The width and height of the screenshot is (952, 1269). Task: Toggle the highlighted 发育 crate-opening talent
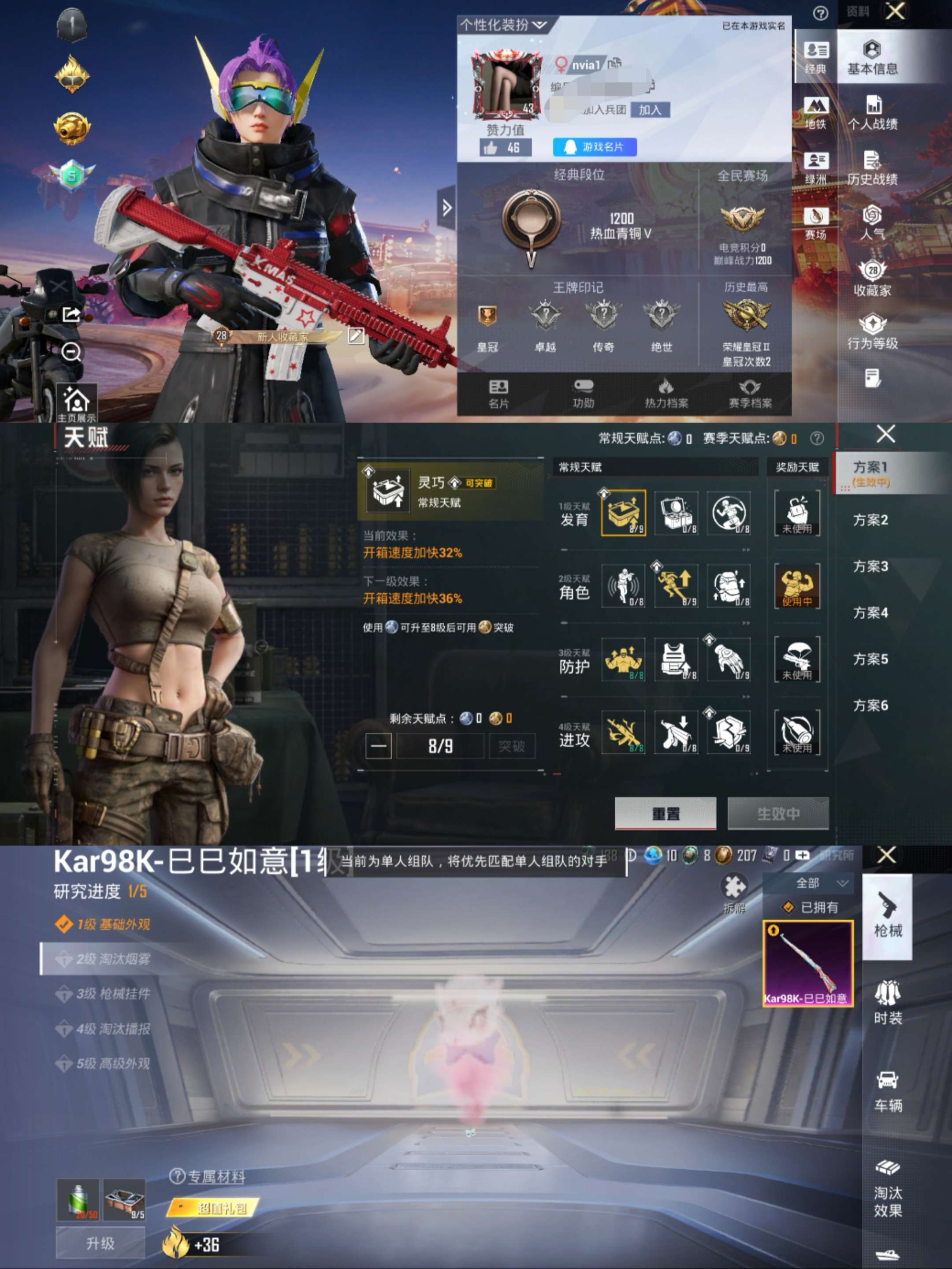tap(624, 514)
